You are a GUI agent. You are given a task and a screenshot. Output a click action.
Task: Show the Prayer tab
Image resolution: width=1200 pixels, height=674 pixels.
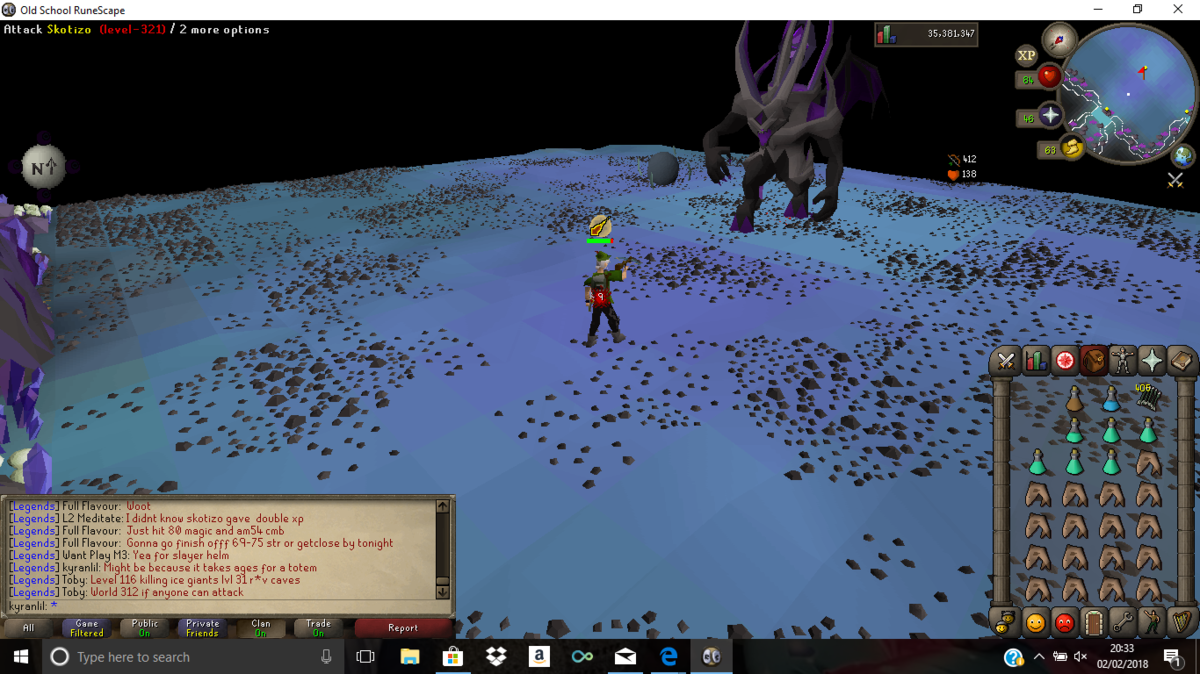coord(1152,361)
